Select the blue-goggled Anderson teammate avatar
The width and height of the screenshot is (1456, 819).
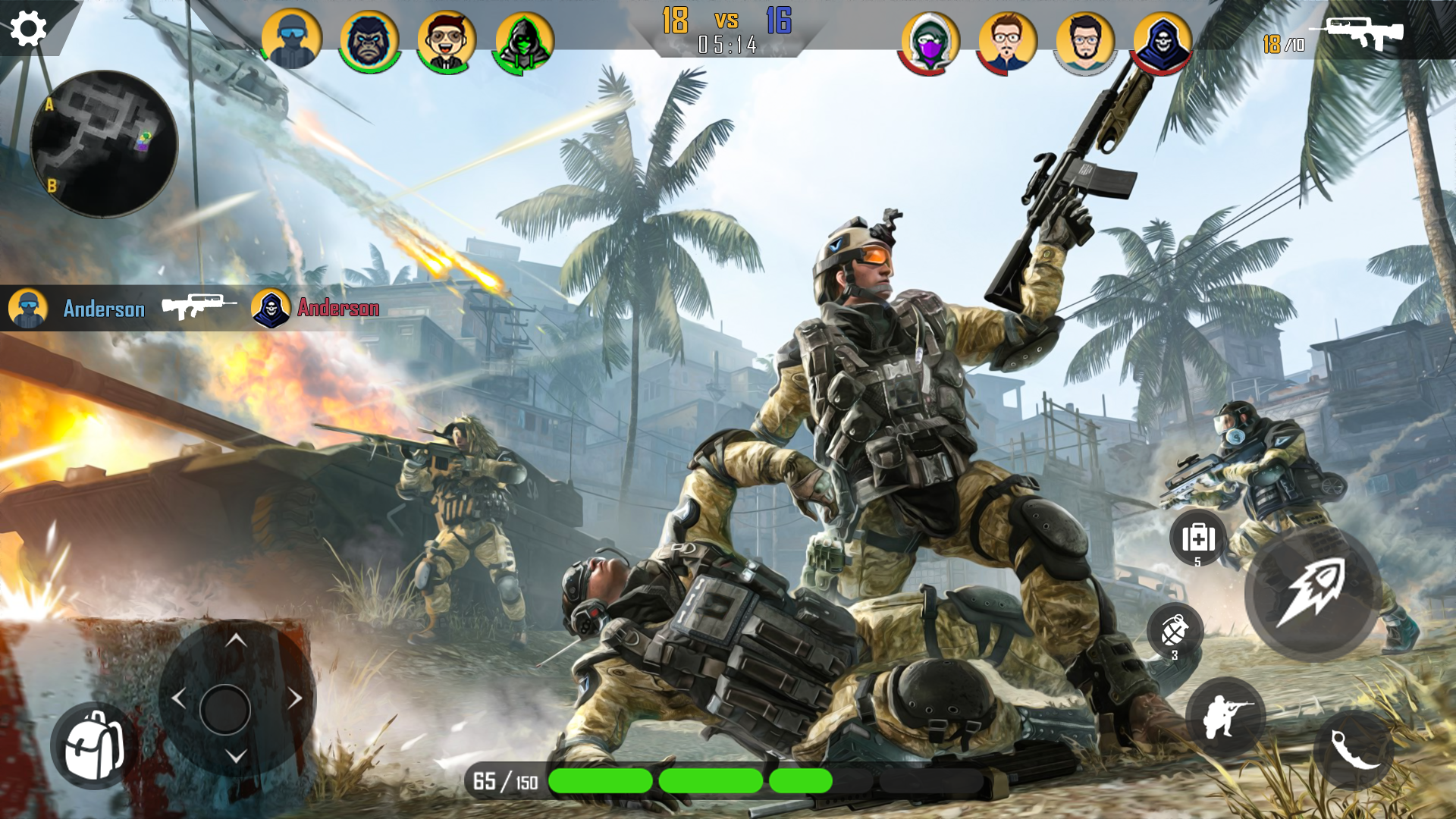(290, 38)
